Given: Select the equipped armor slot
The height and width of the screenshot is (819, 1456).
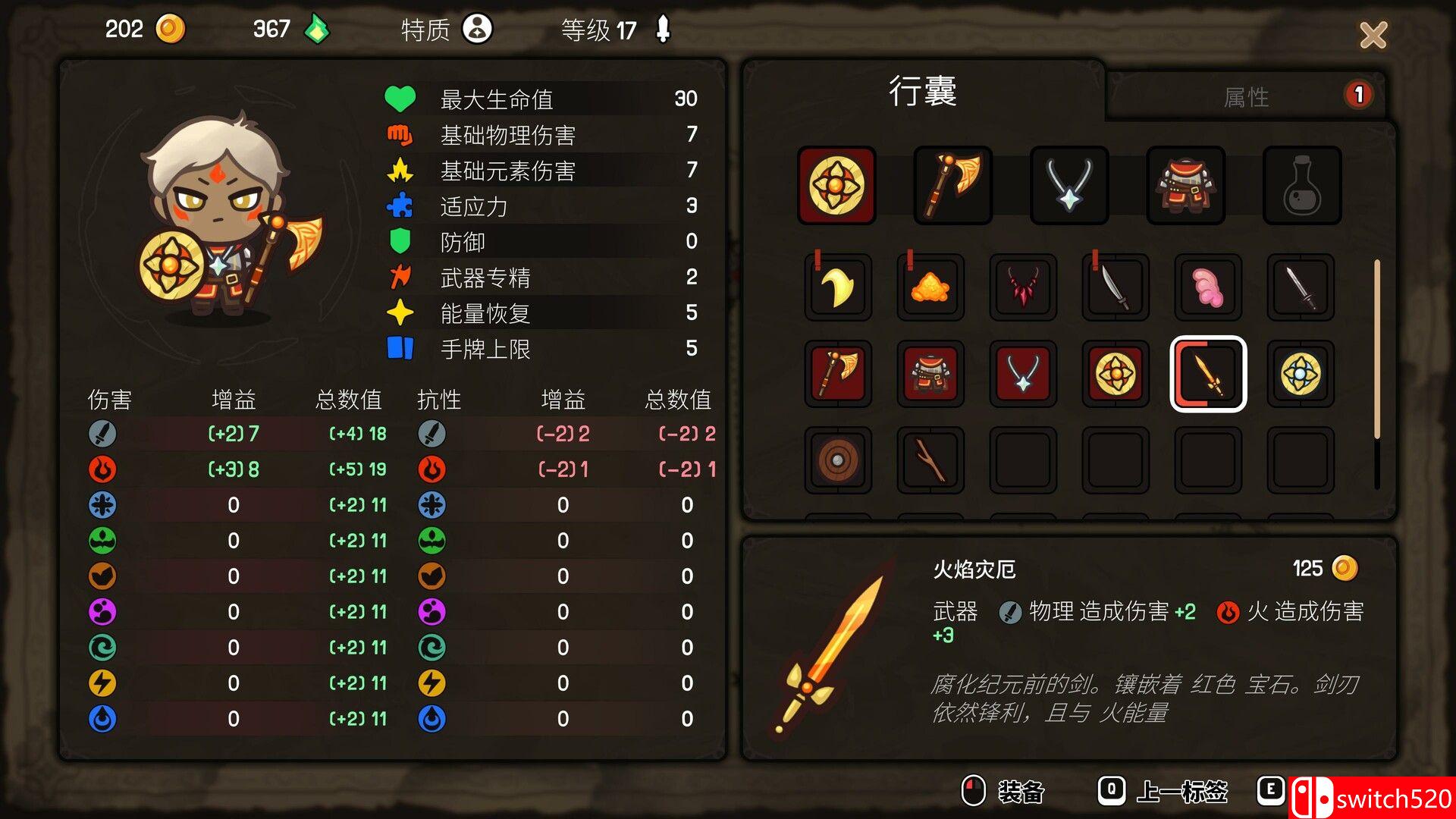Looking at the screenshot, I should [1185, 184].
